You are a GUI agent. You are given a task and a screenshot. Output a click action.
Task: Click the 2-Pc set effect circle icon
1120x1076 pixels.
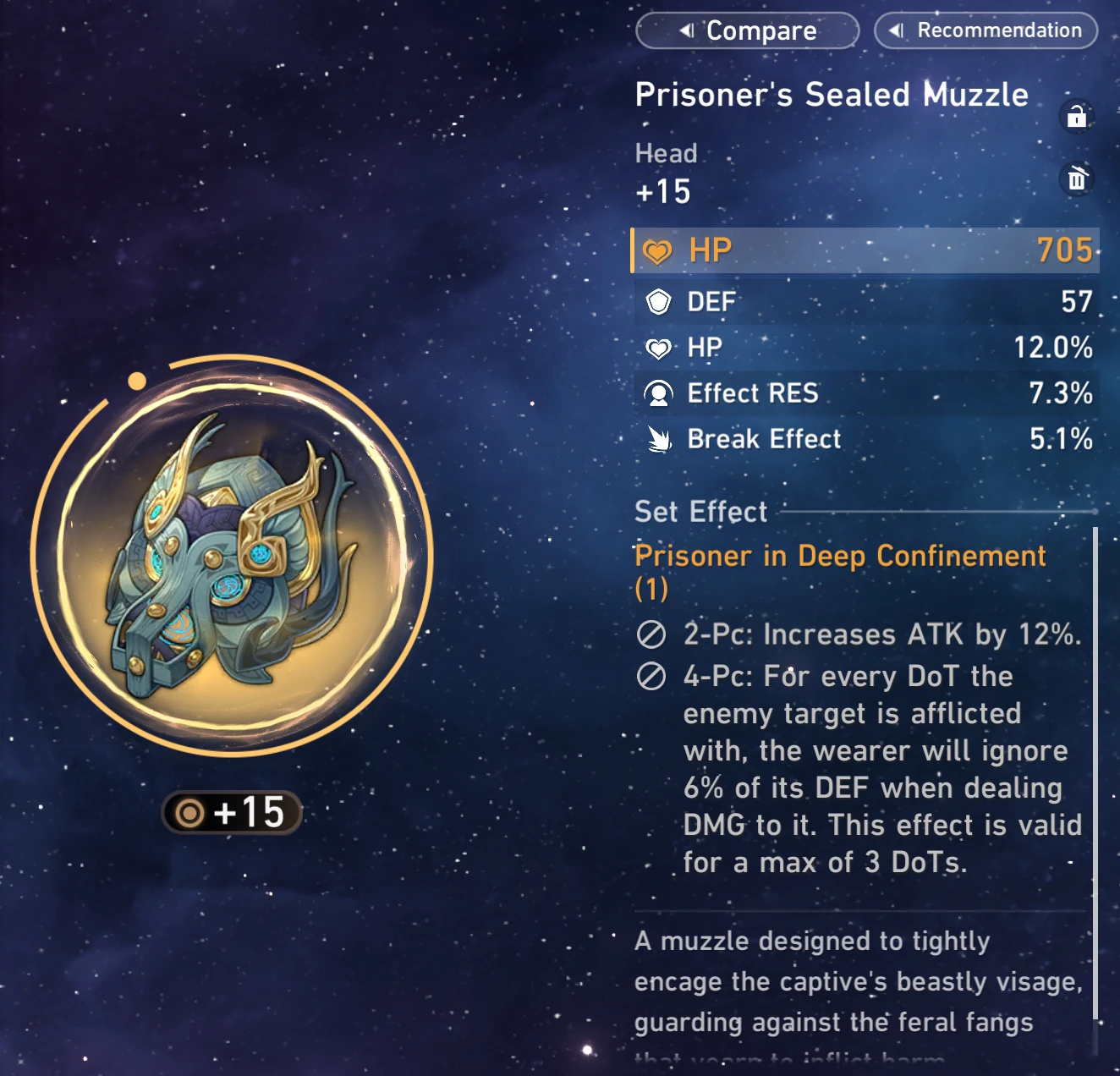651,634
